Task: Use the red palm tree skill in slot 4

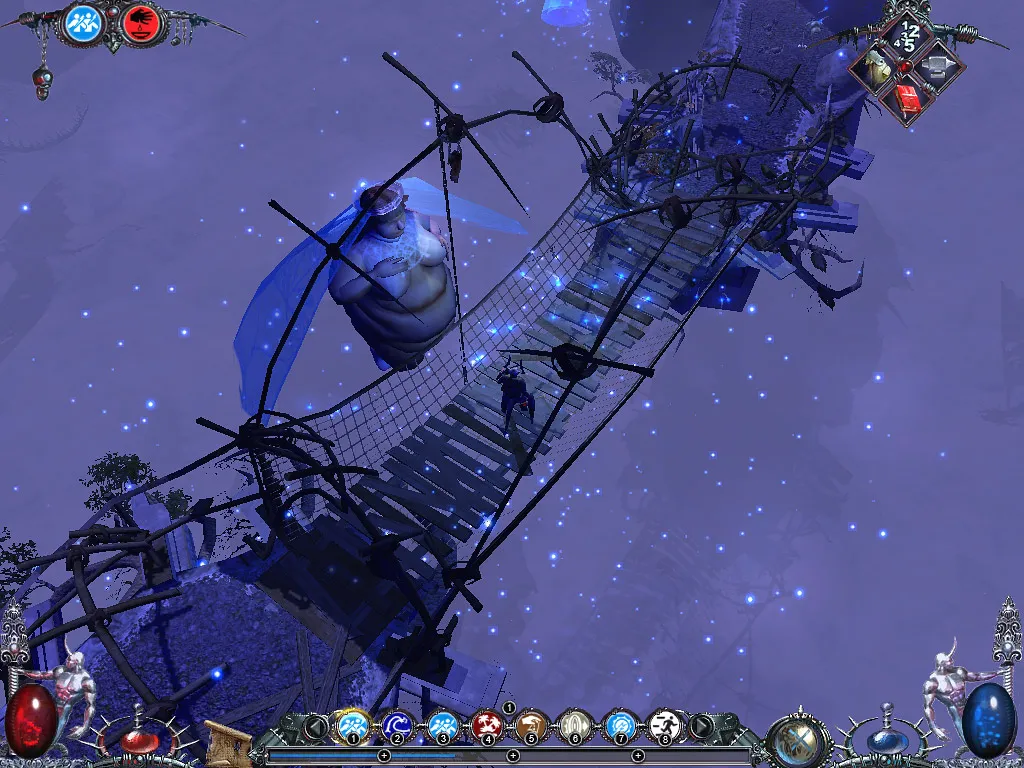Action: [487, 725]
